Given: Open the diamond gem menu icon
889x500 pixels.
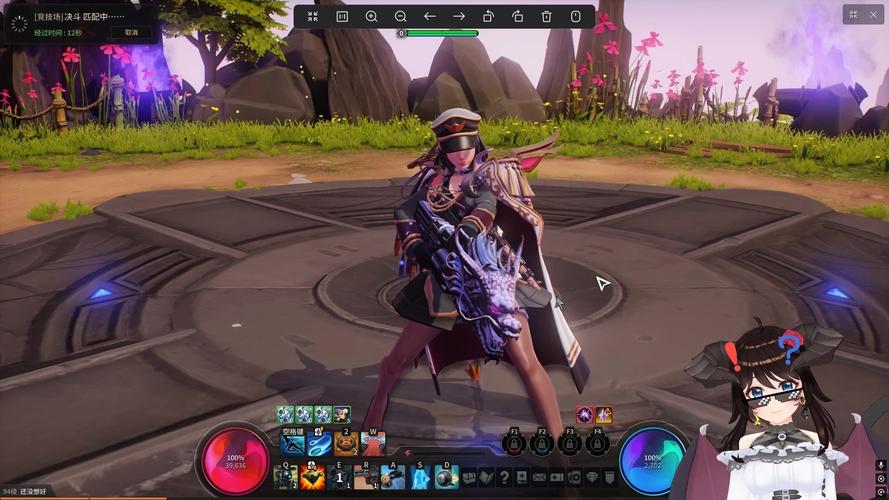Looking at the screenshot, I should coord(591,477).
